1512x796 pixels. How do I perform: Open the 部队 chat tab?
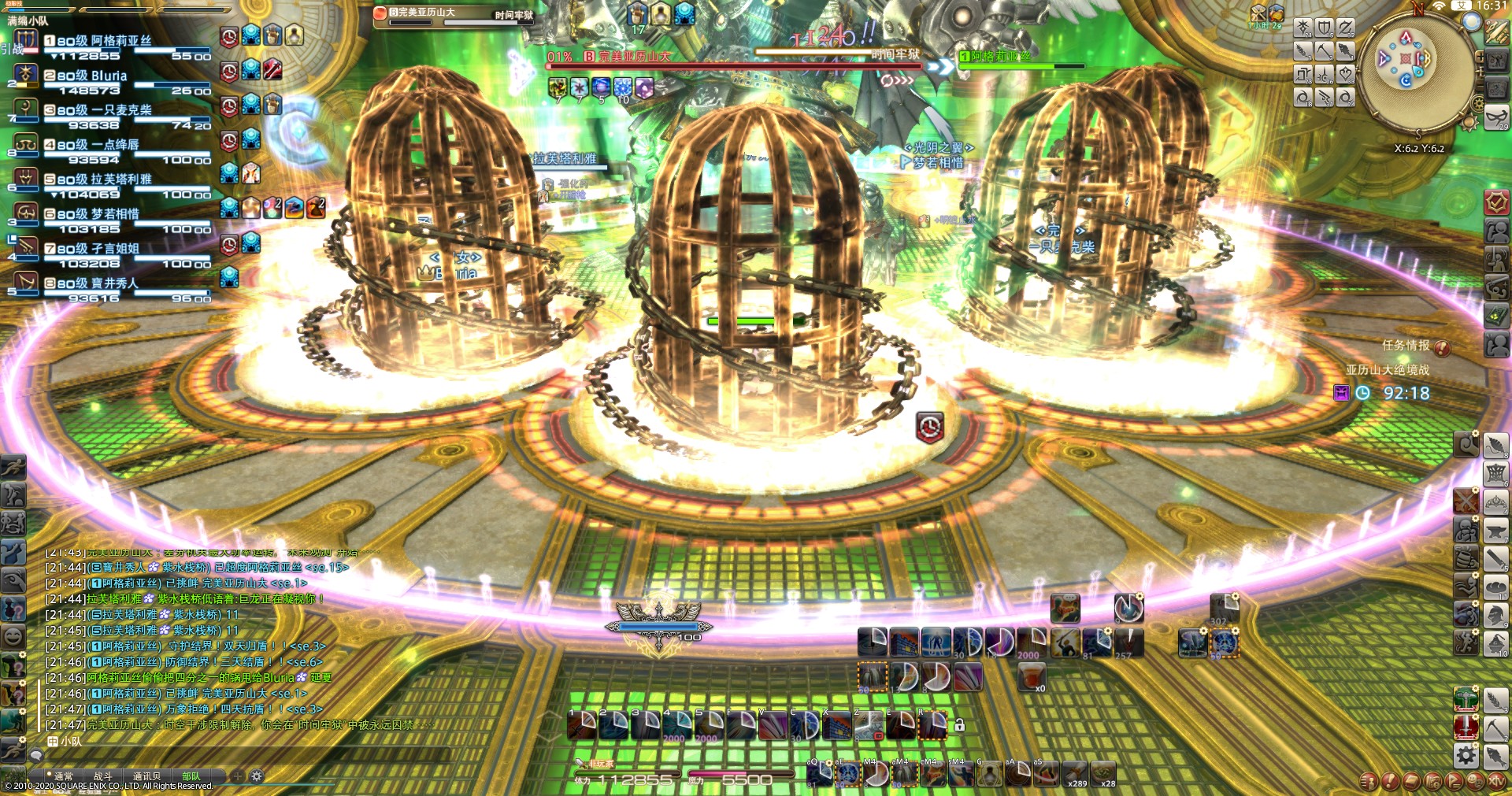point(191,776)
